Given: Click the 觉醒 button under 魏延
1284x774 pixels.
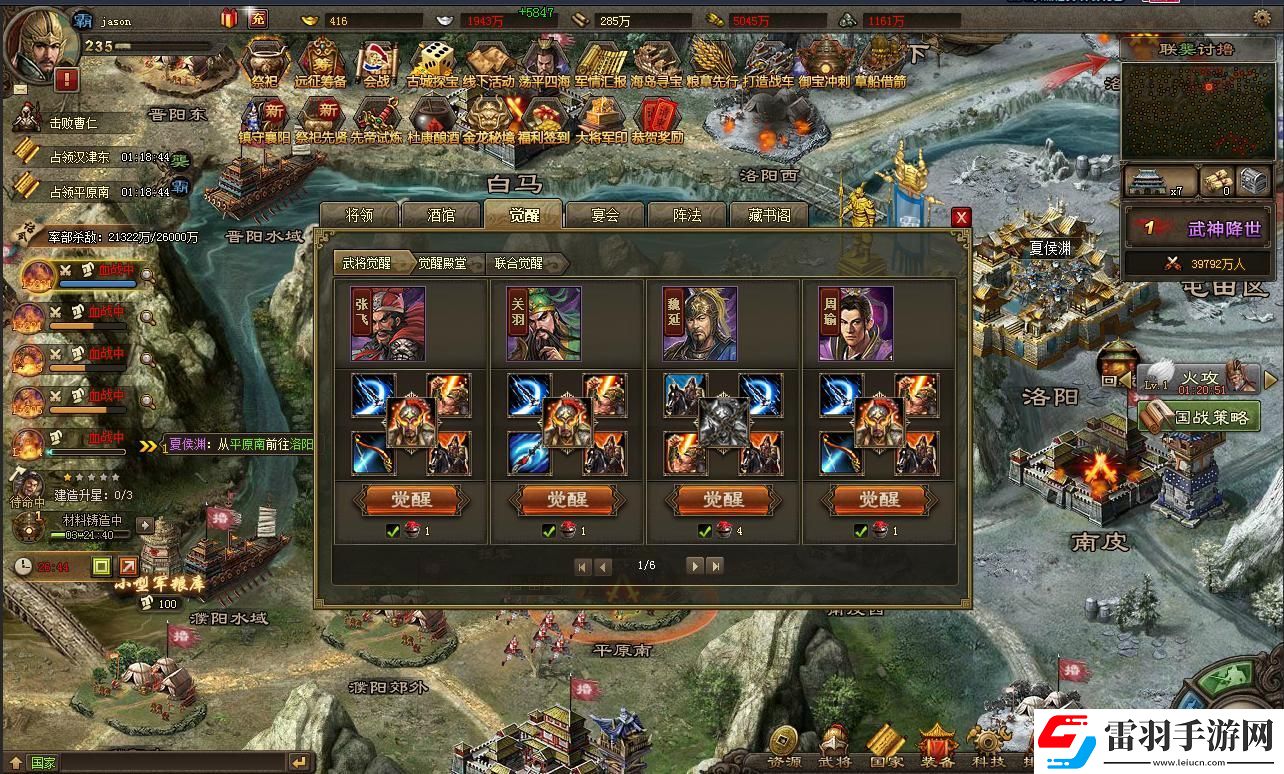Looking at the screenshot, I should [x=724, y=499].
